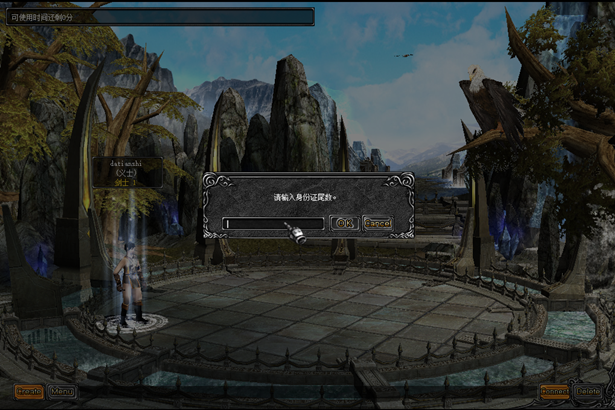The width and height of the screenshot is (615, 410).
Task: Focus the ID number input field
Action: [x=273, y=224]
